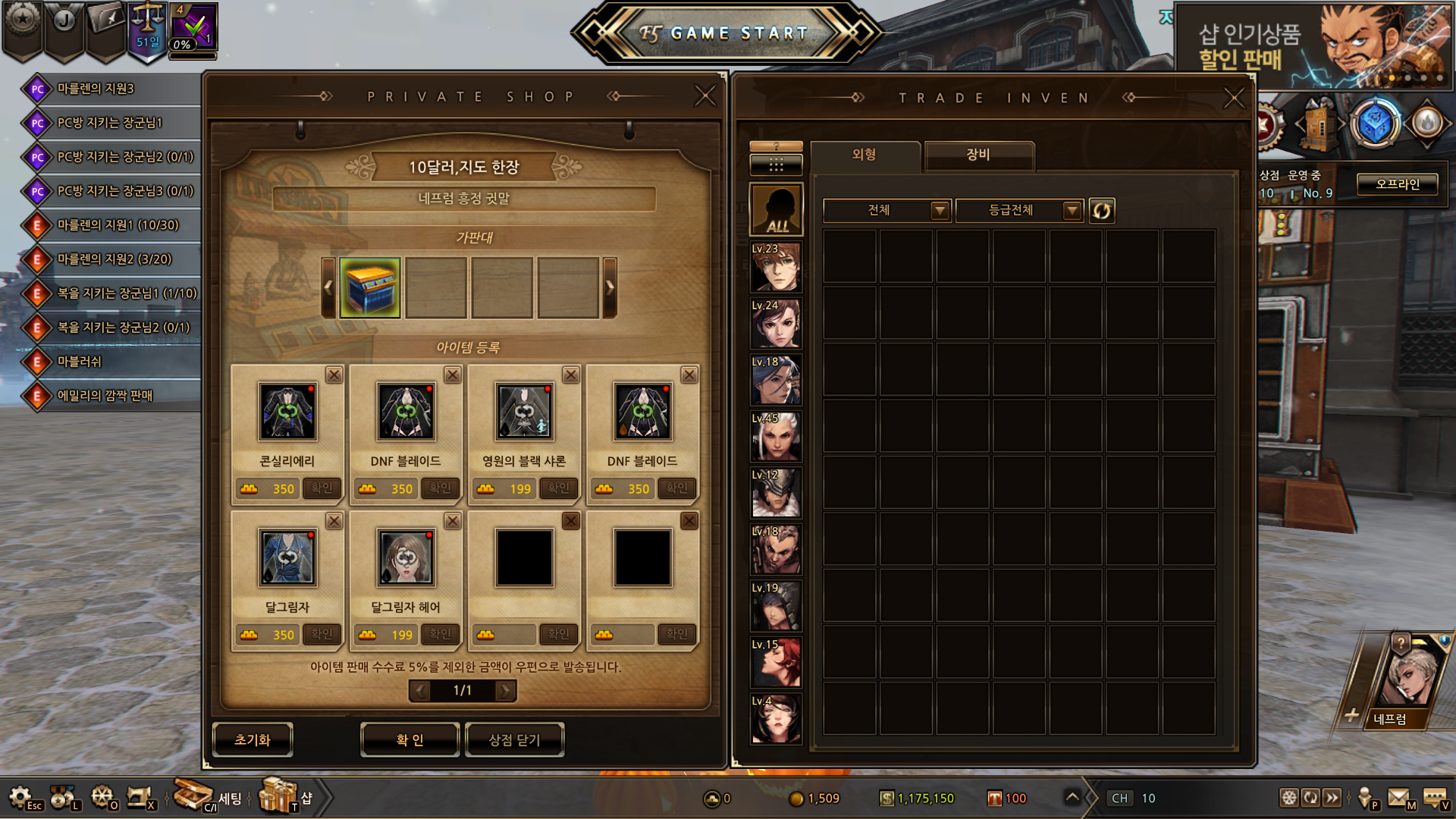Open the 샵 shop button in bottom bar
Image resolution: width=1456 pixels, height=819 pixels.
(x=287, y=797)
